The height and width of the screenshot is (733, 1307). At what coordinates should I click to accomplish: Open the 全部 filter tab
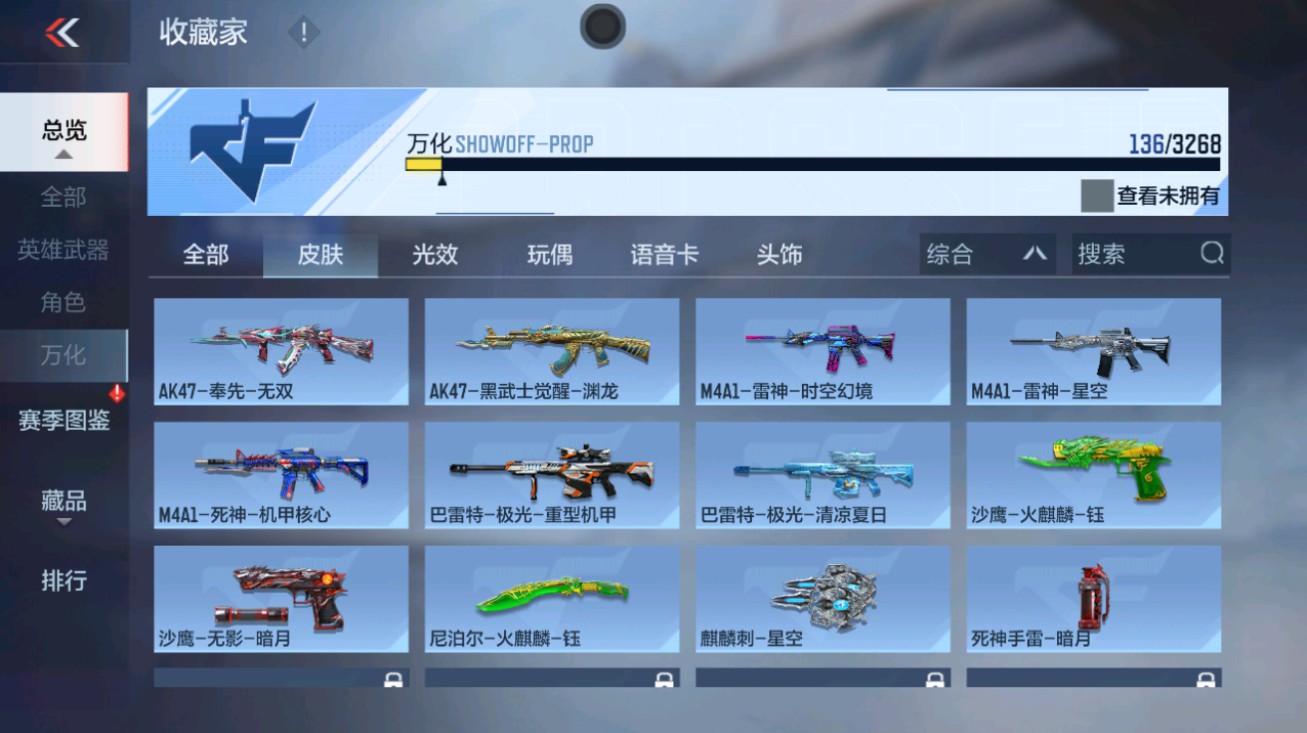[207, 255]
